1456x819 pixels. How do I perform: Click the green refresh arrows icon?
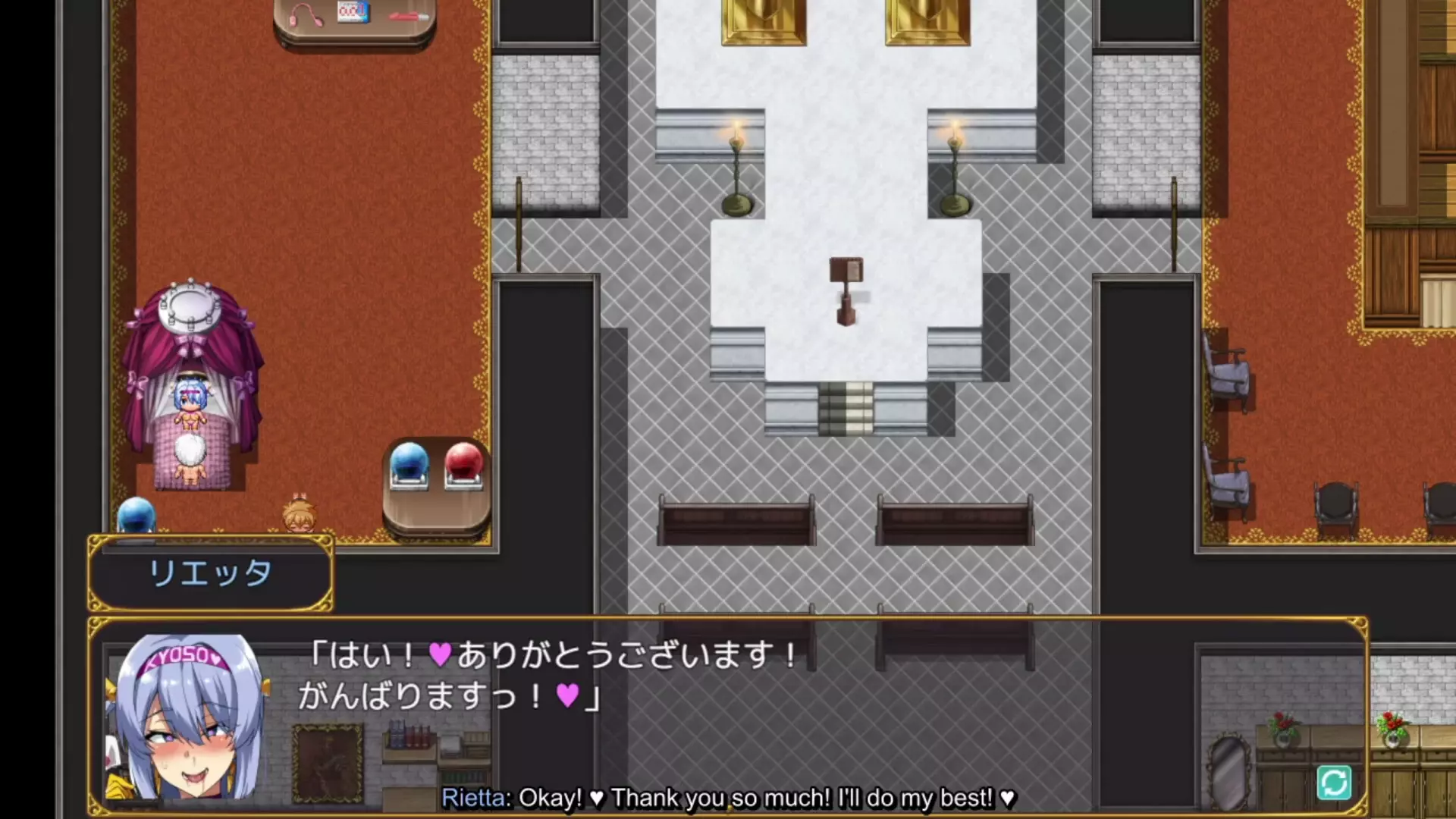point(1334,783)
